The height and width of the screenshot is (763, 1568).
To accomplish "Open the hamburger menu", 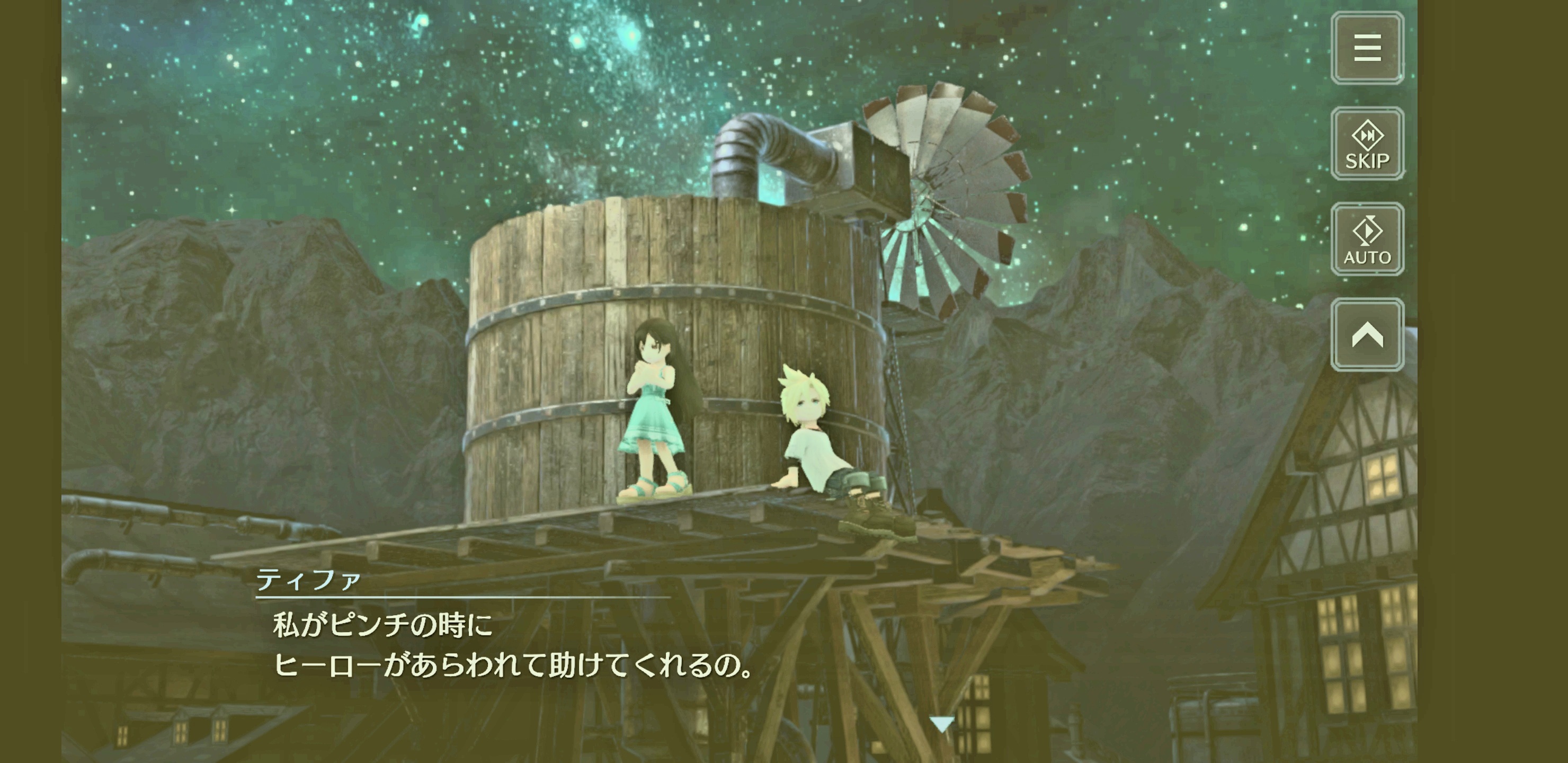I will 1367,48.
